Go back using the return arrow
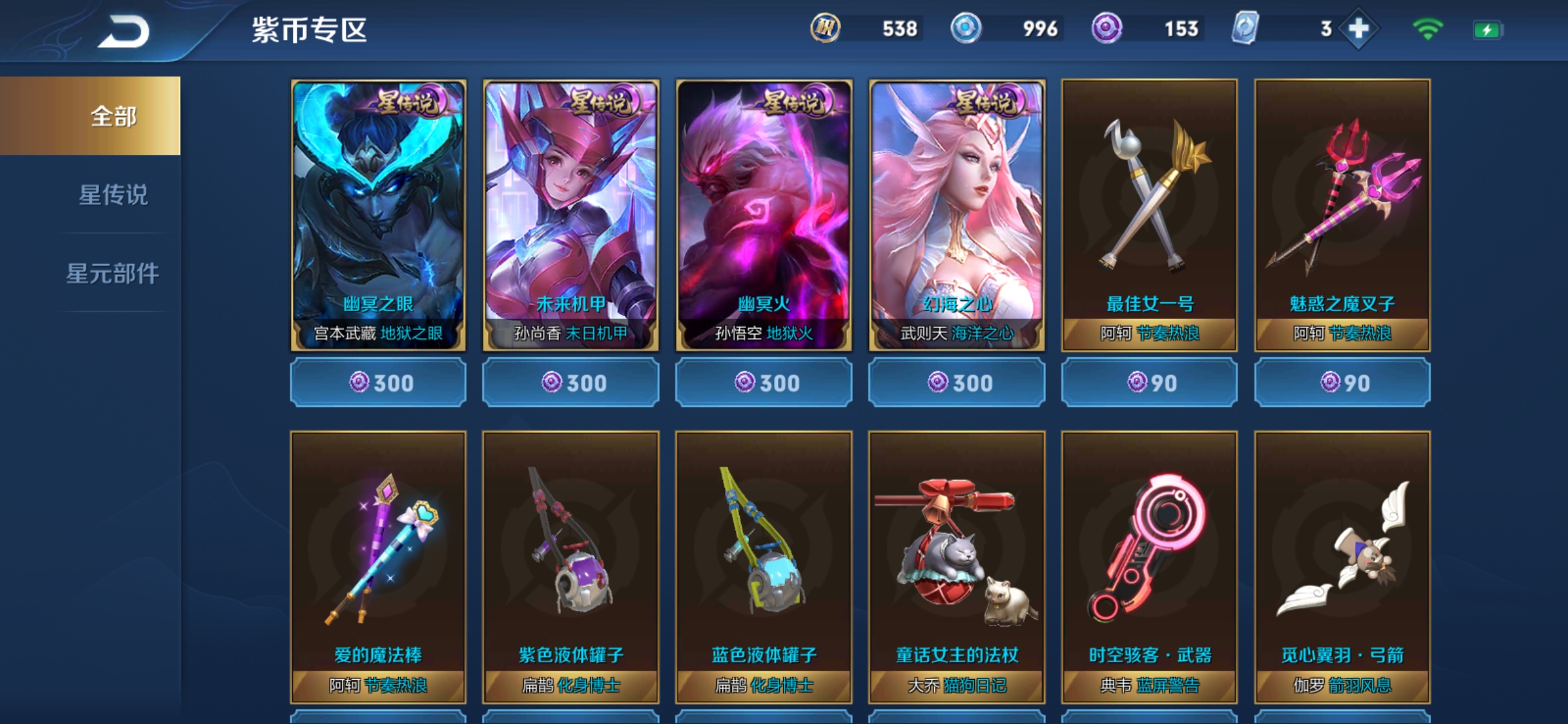Image resolution: width=1568 pixels, height=724 pixels. [125, 32]
